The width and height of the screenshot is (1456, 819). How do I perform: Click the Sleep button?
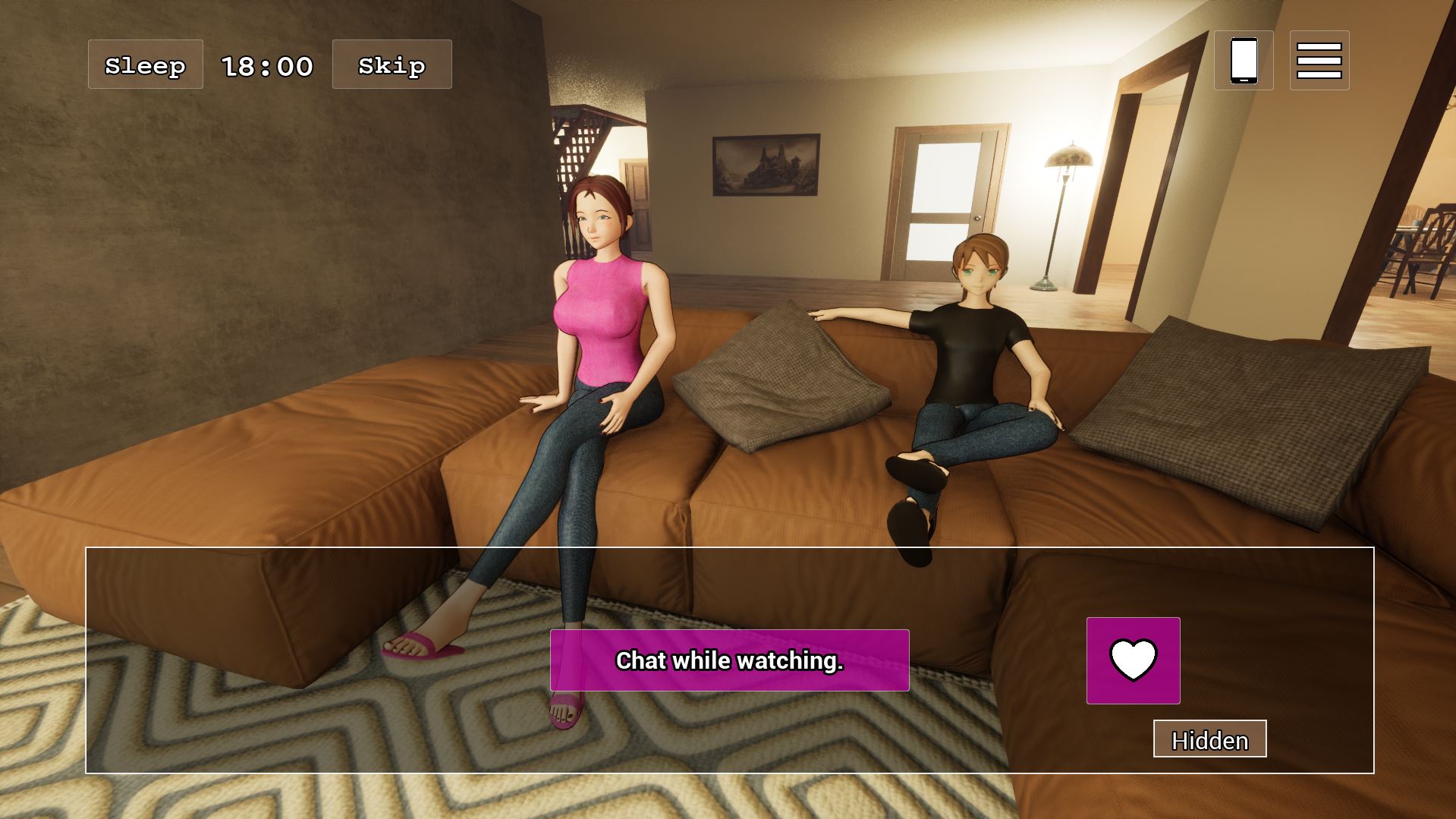point(145,65)
